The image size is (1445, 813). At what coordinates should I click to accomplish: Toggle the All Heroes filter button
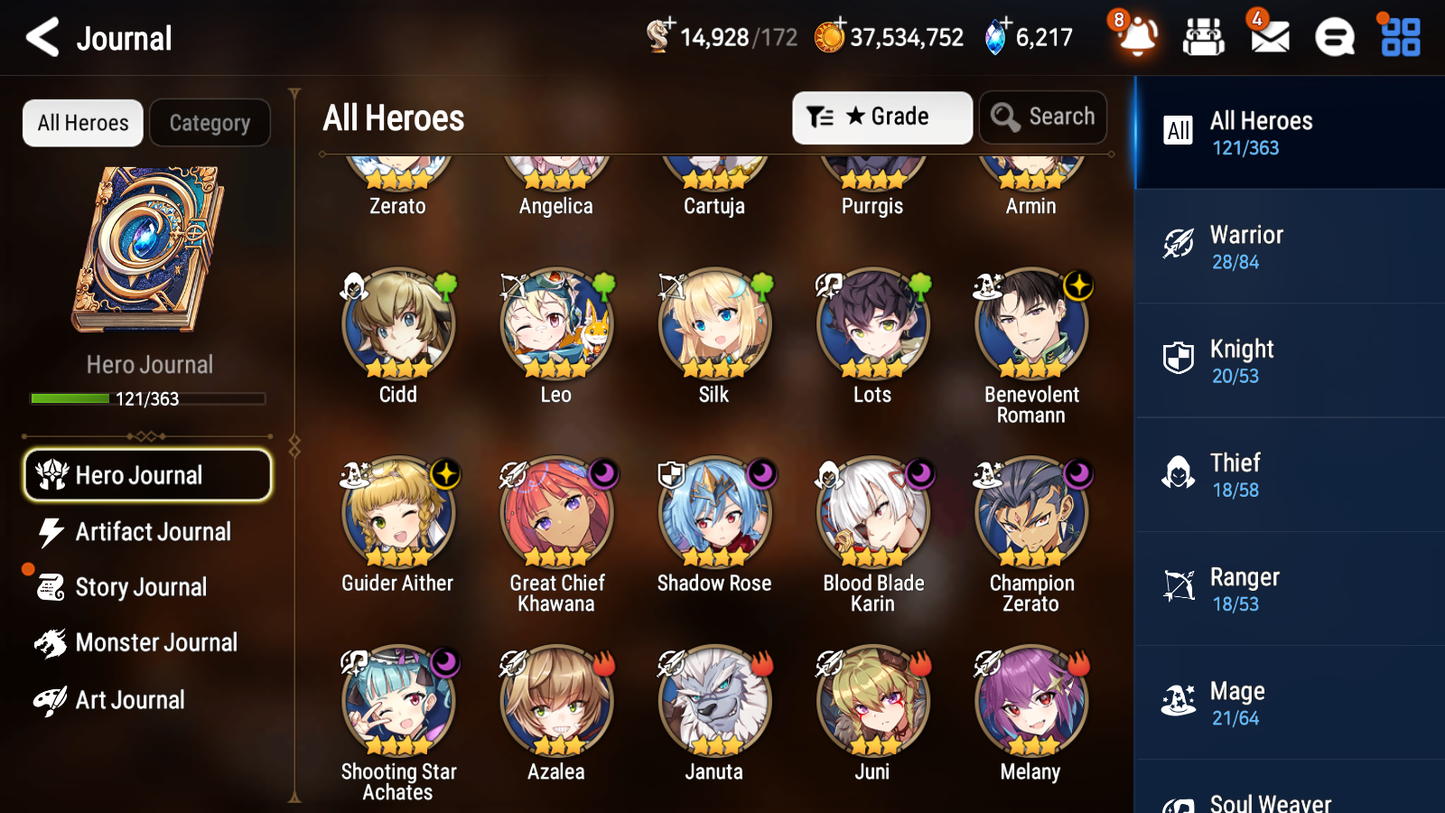82,122
